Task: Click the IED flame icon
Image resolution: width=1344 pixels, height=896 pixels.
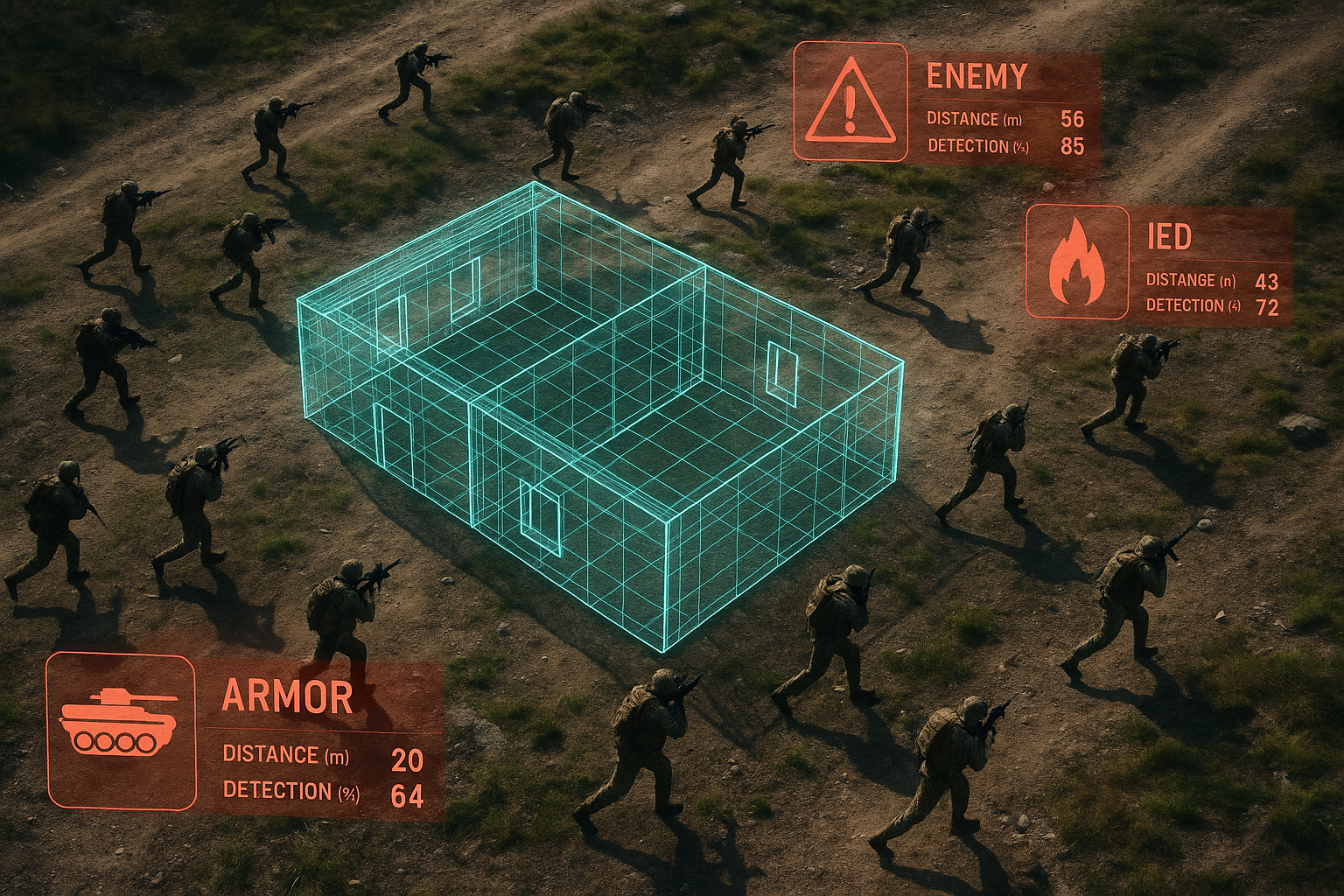Action: [1077, 262]
